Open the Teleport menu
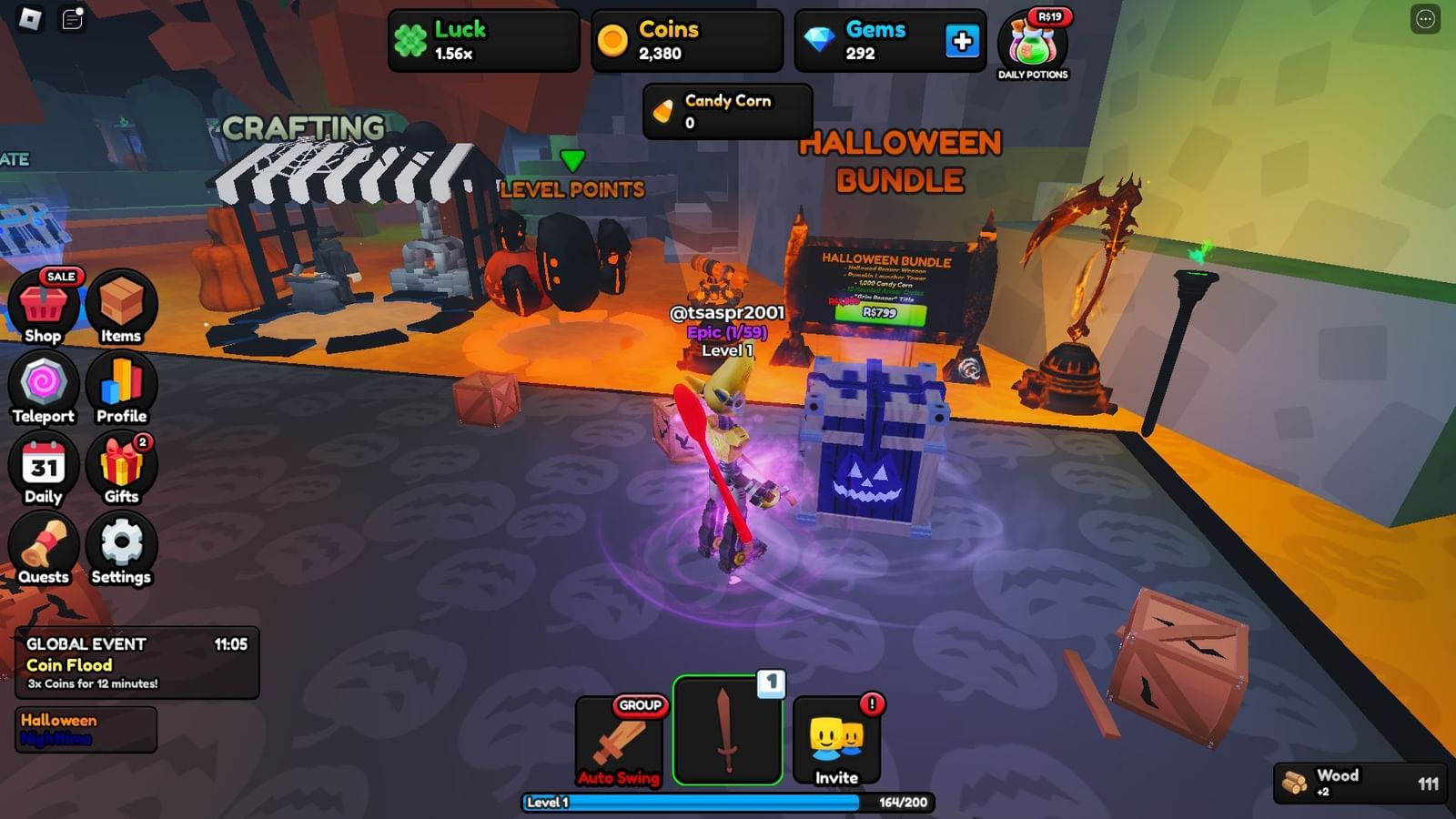 click(43, 386)
